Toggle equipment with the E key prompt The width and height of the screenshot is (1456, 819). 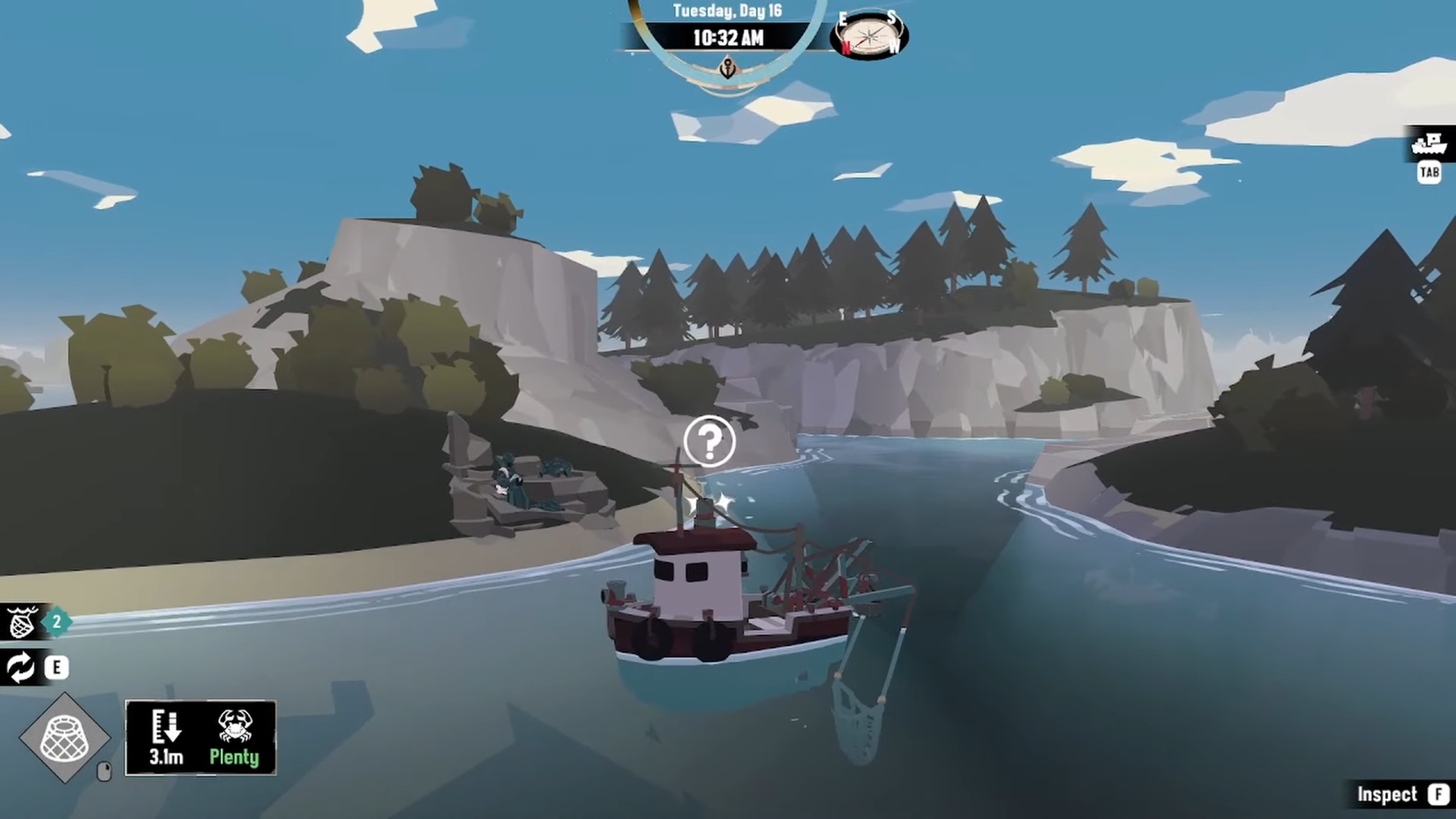tap(56, 667)
